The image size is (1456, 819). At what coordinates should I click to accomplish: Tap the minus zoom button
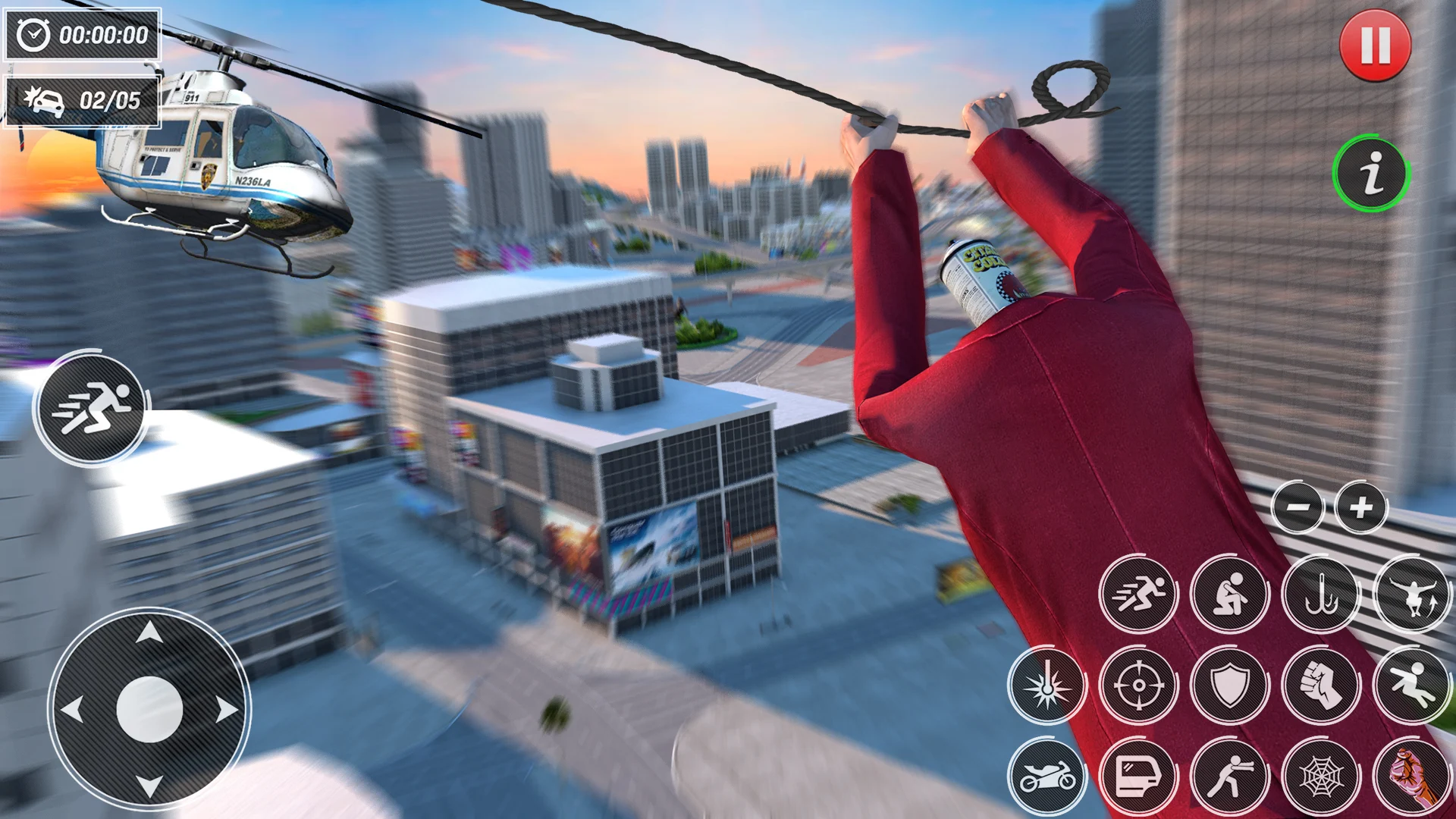1298,507
